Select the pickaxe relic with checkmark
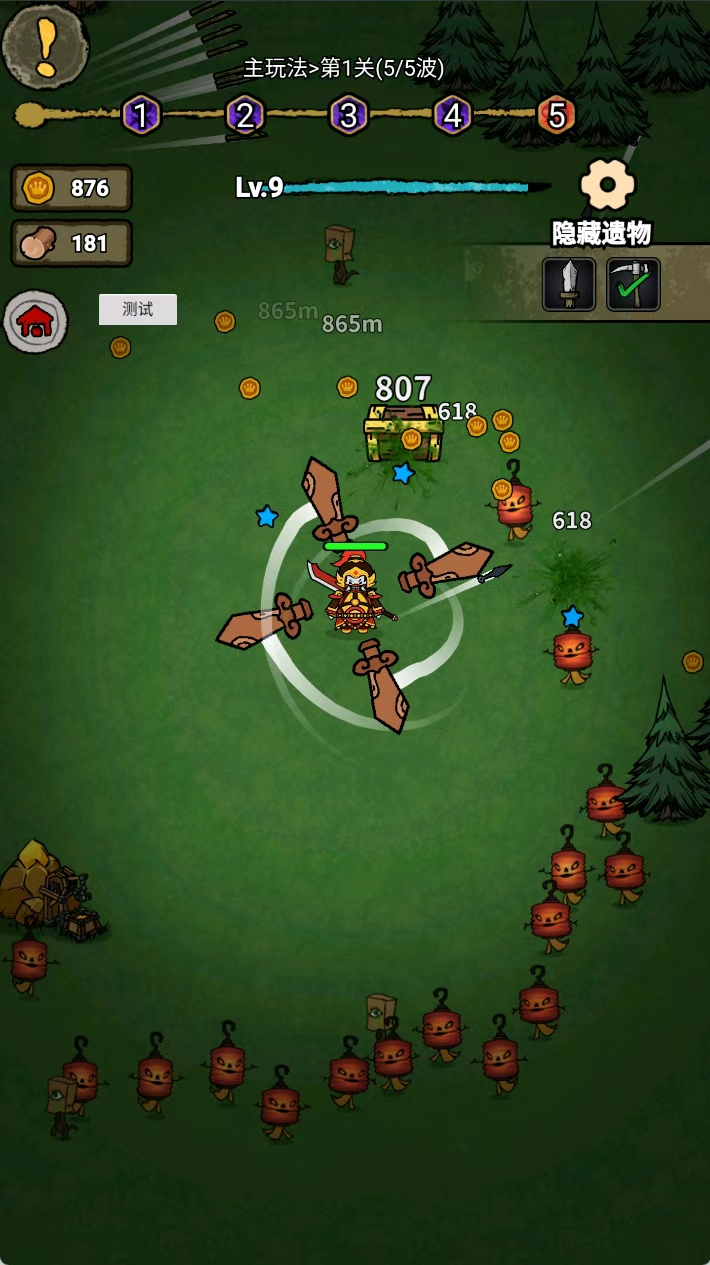710x1265 pixels. (633, 284)
